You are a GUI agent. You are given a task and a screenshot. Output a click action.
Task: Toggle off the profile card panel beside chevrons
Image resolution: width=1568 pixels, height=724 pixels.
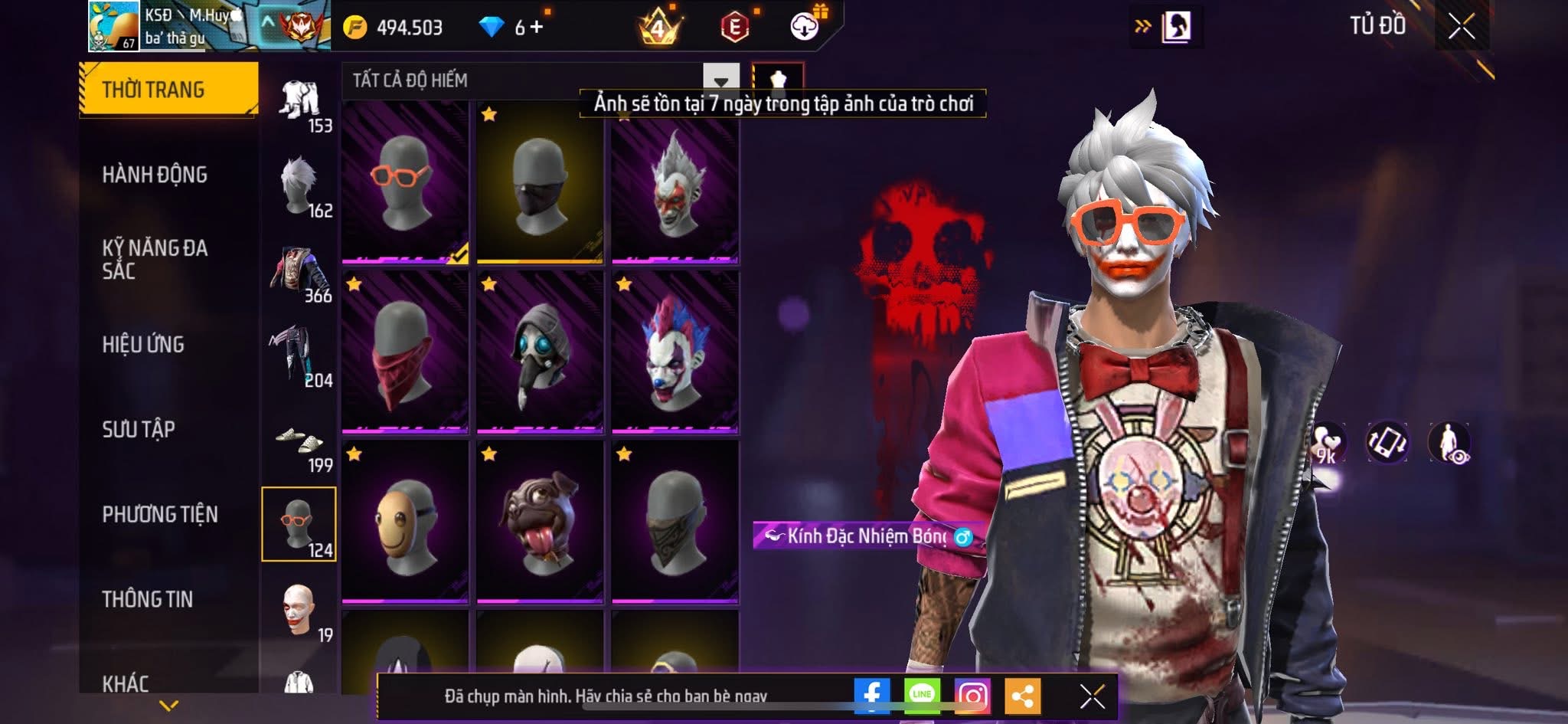point(1179,25)
